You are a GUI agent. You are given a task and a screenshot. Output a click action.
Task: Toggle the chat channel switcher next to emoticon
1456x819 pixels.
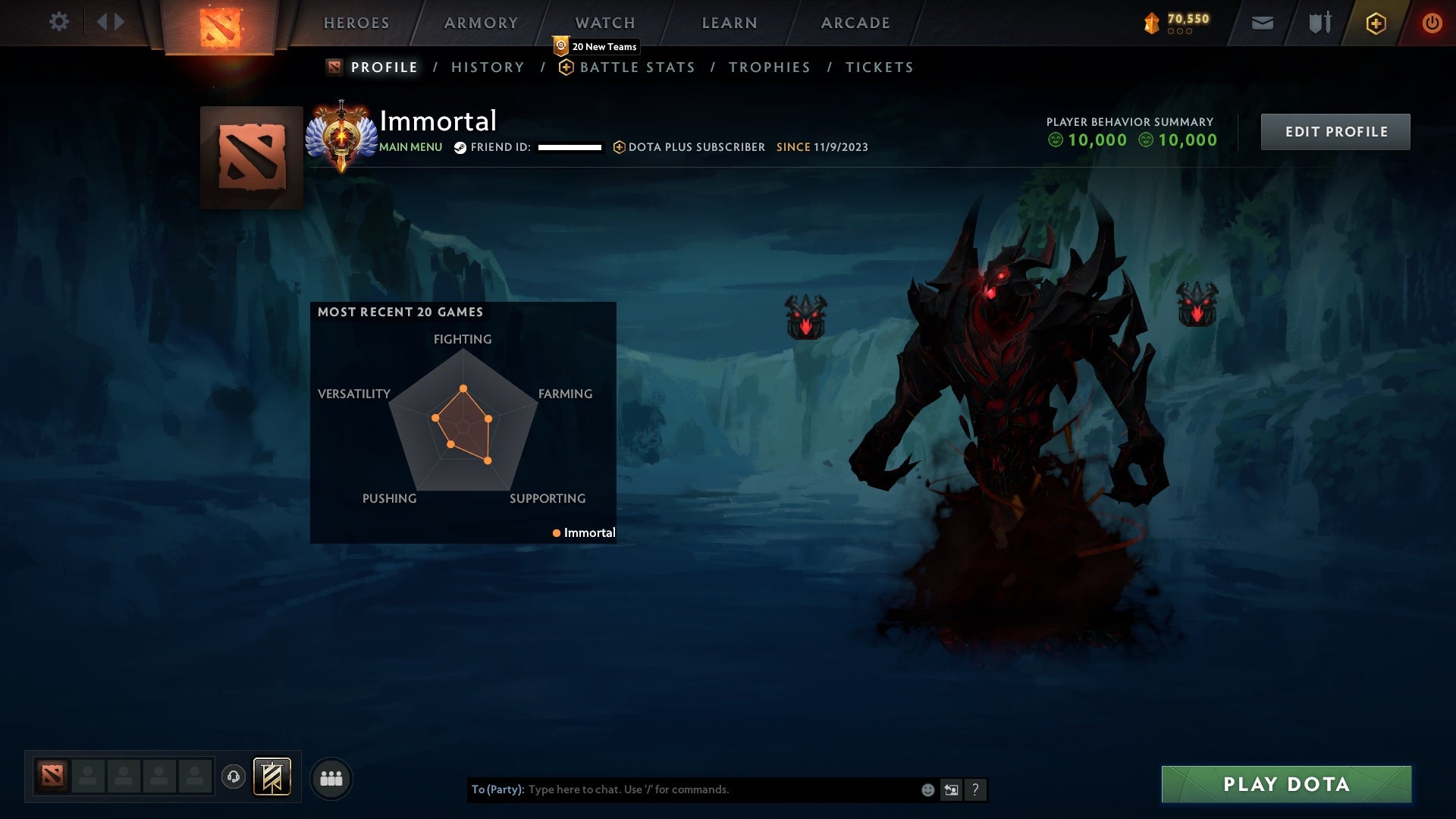tap(951, 789)
